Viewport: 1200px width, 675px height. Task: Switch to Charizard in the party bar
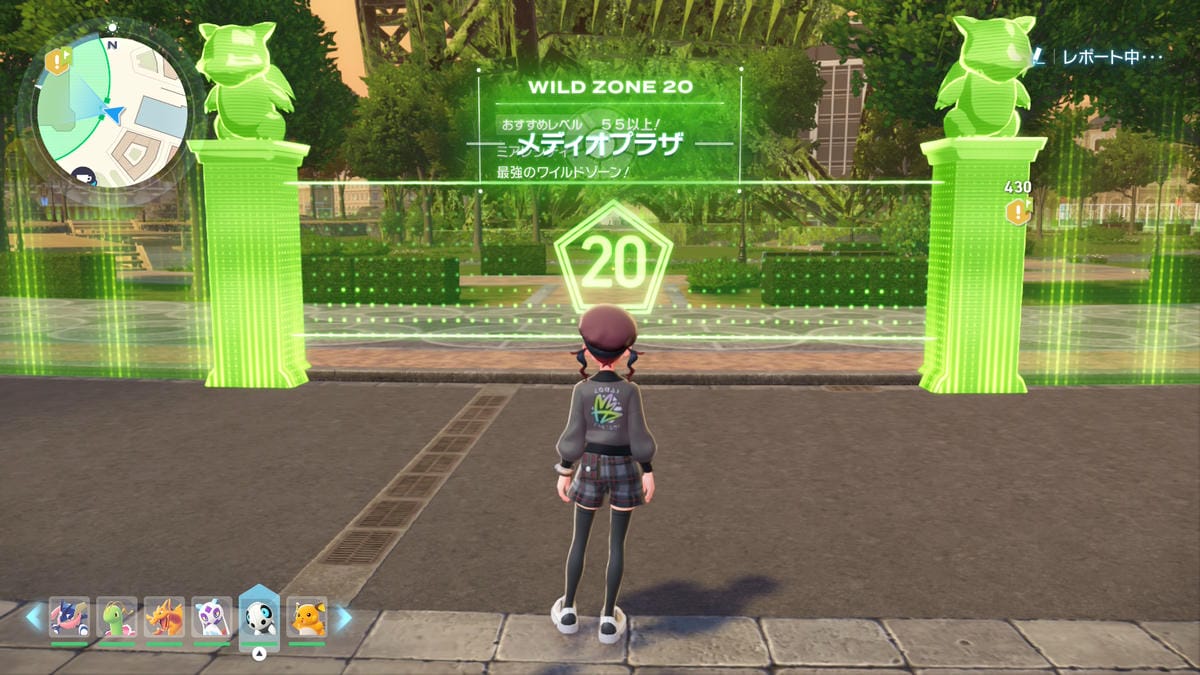pyautogui.click(x=164, y=617)
